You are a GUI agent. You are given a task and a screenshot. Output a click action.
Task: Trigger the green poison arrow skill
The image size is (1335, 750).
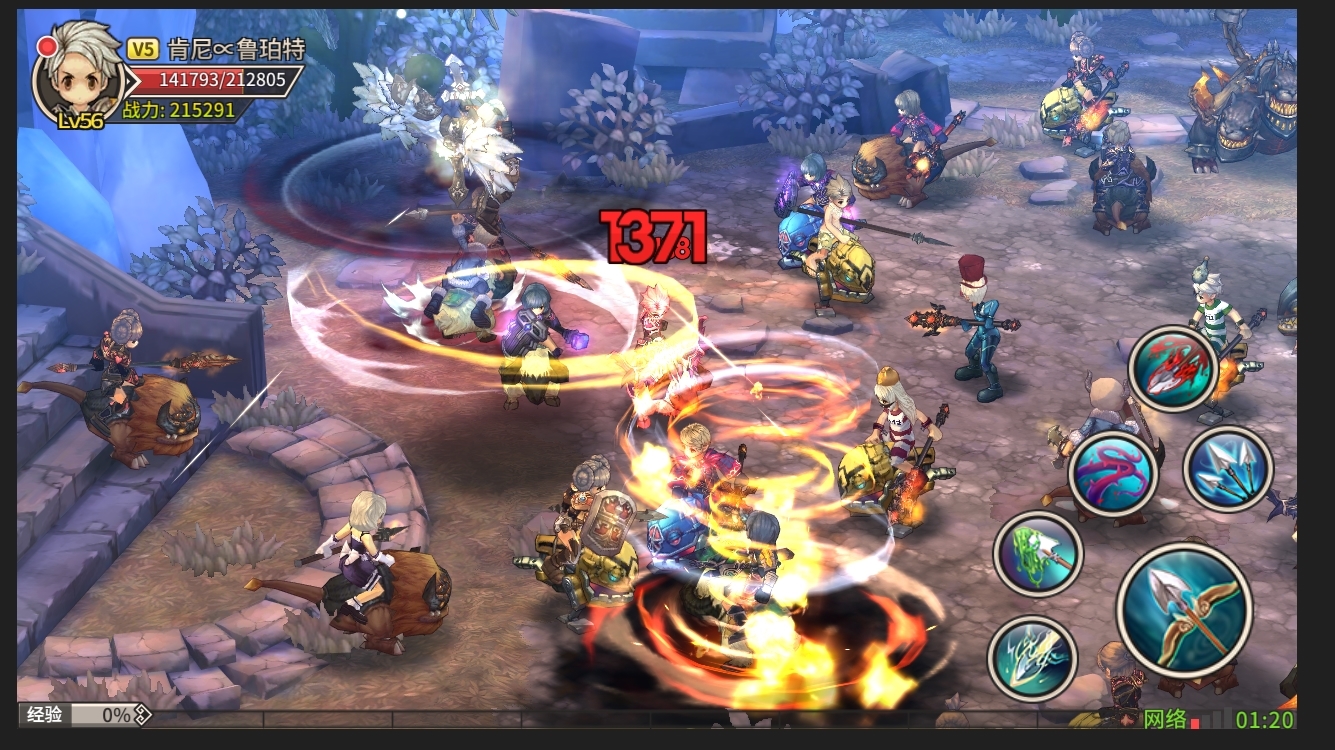(1038, 553)
